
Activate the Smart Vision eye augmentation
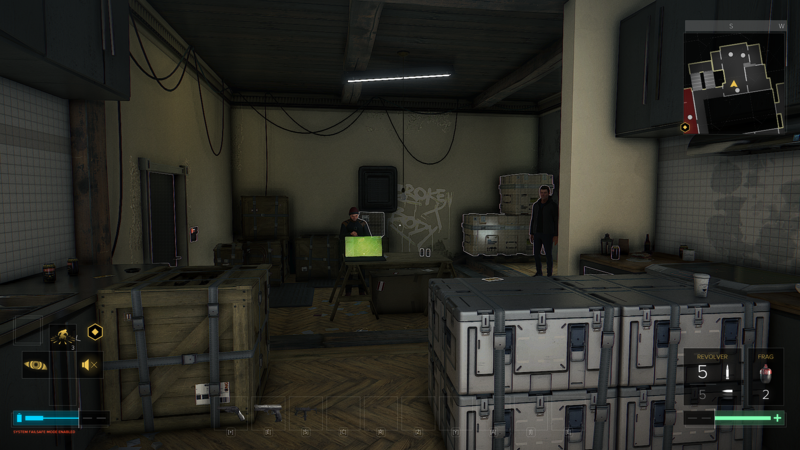coord(35,365)
